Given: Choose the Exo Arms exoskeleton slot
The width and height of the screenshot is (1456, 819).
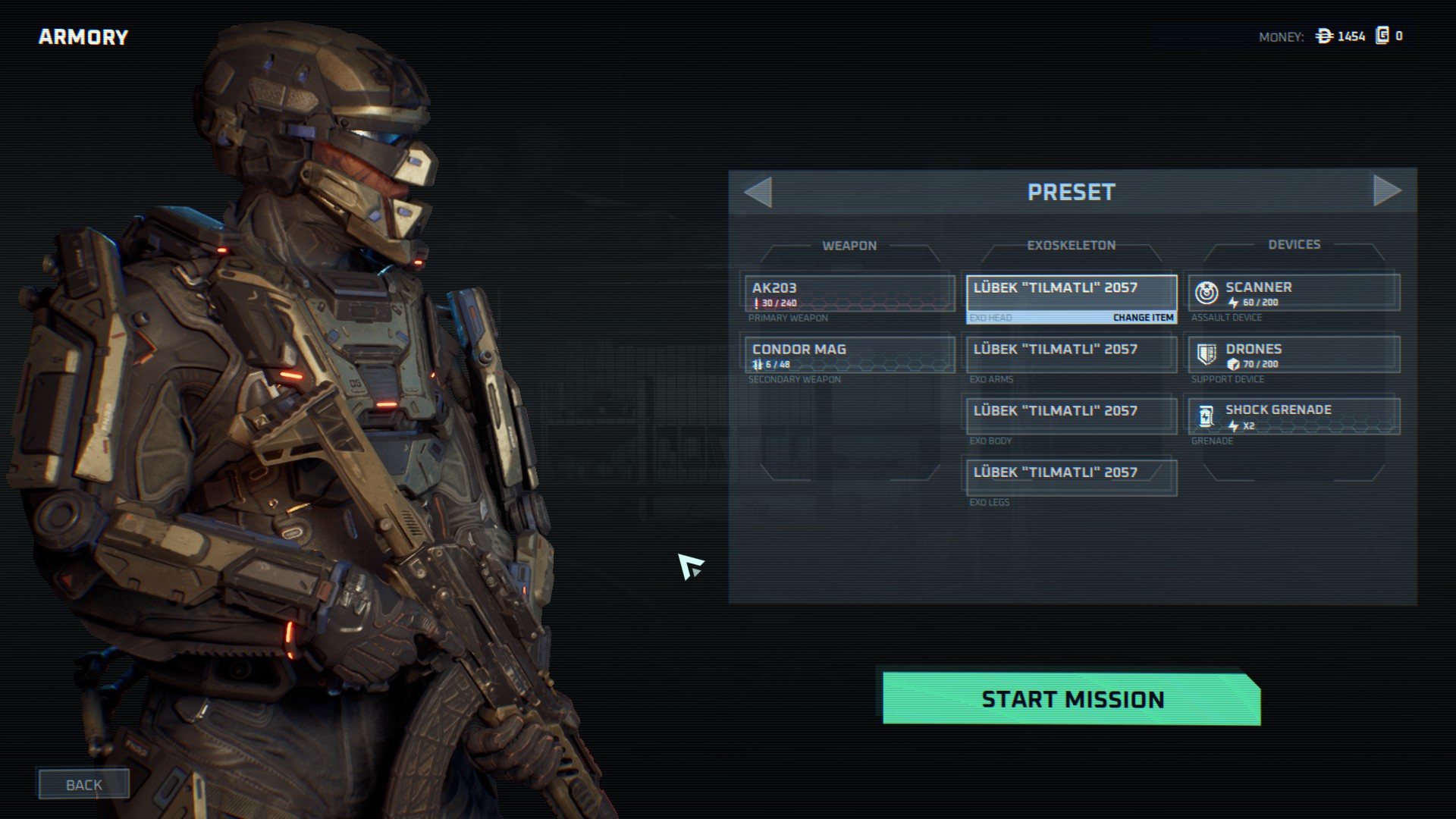Looking at the screenshot, I should (1071, 354).
